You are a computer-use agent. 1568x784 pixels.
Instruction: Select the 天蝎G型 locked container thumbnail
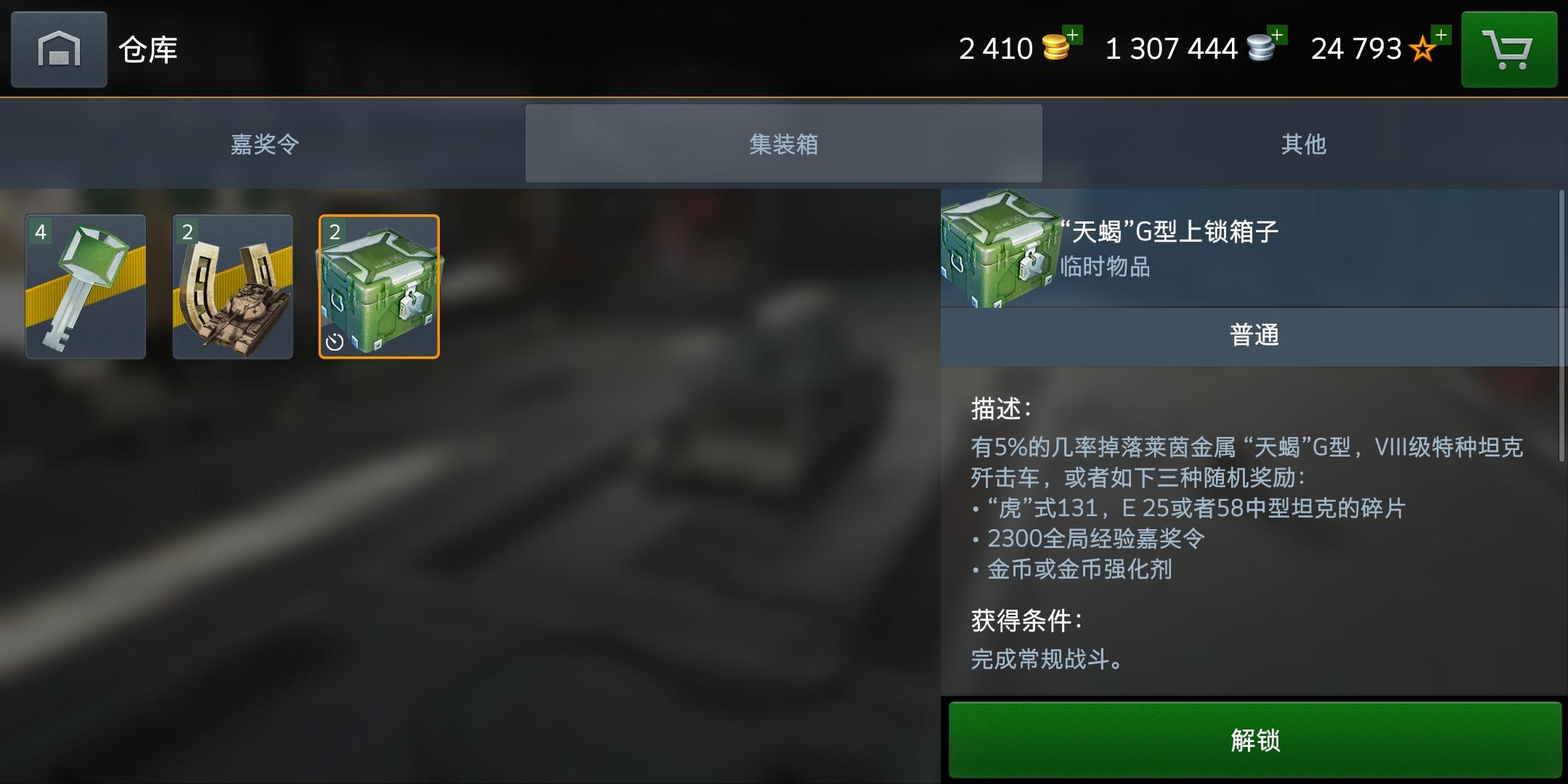click(x=379, y=284)
